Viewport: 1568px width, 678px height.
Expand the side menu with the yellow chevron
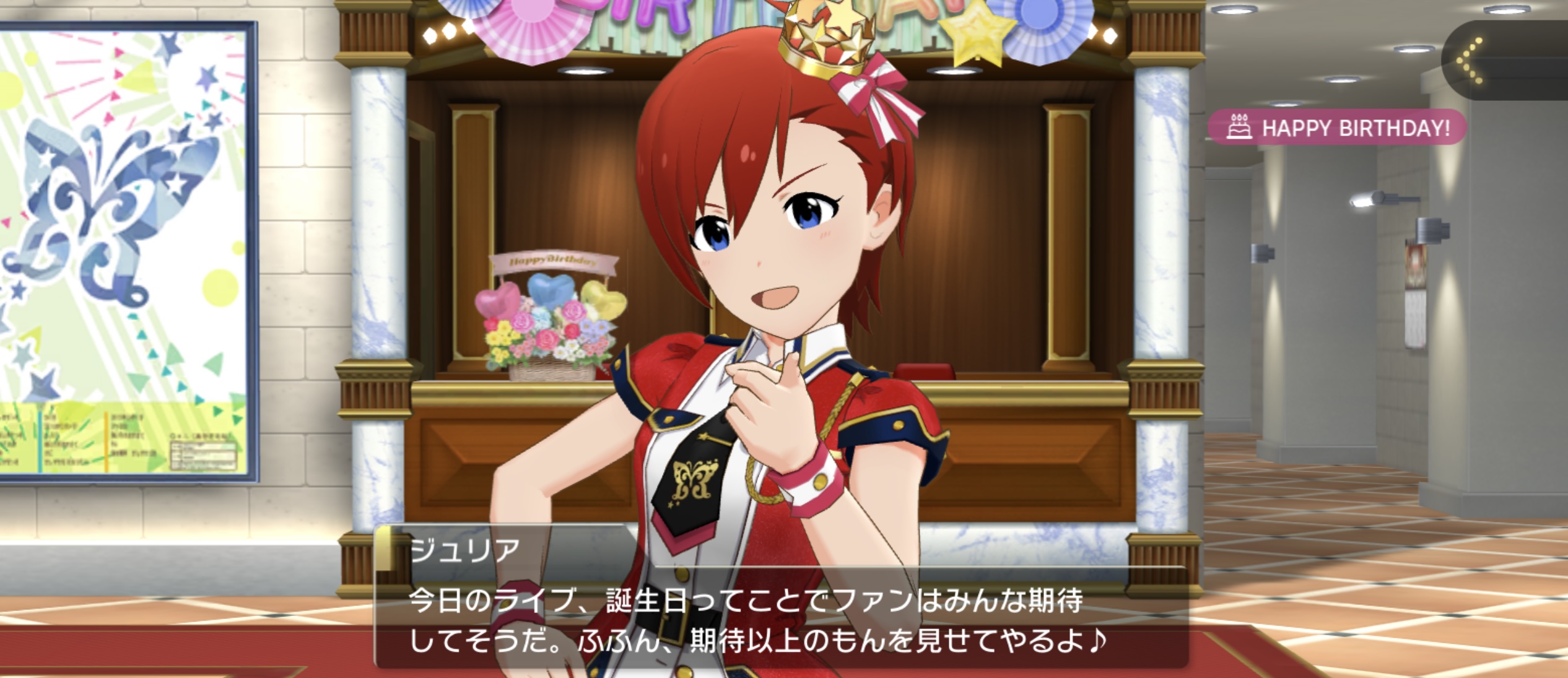point(1473,60)
